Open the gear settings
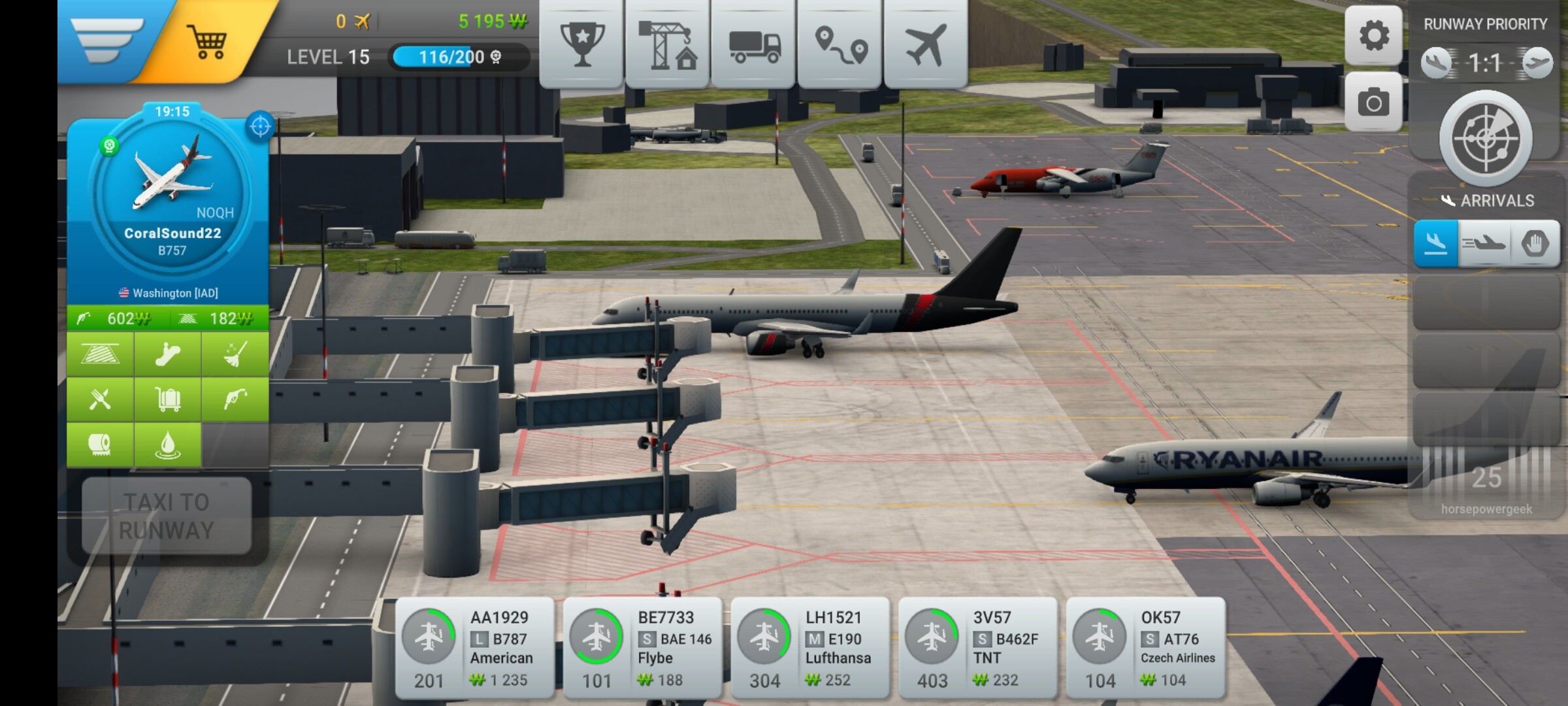This screenshot has width=1568, height=706. [1373, 35]
